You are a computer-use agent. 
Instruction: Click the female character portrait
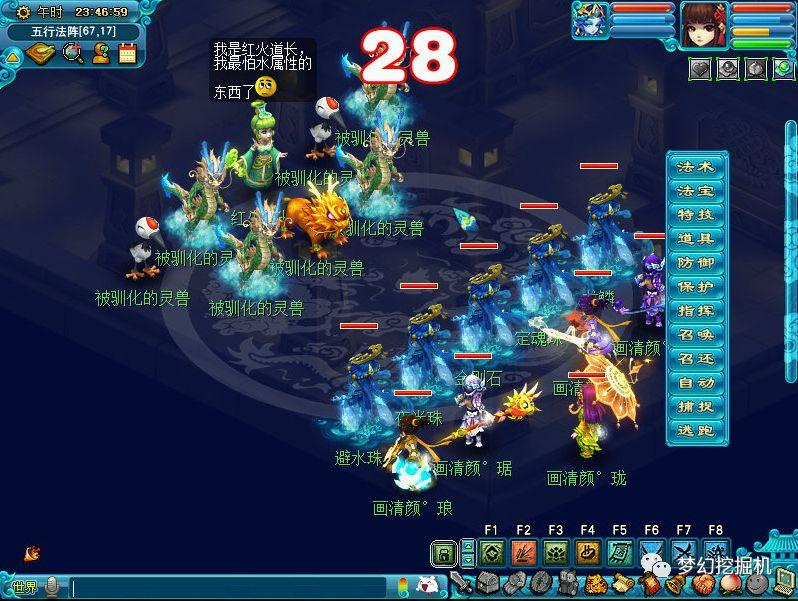point(705,25)
